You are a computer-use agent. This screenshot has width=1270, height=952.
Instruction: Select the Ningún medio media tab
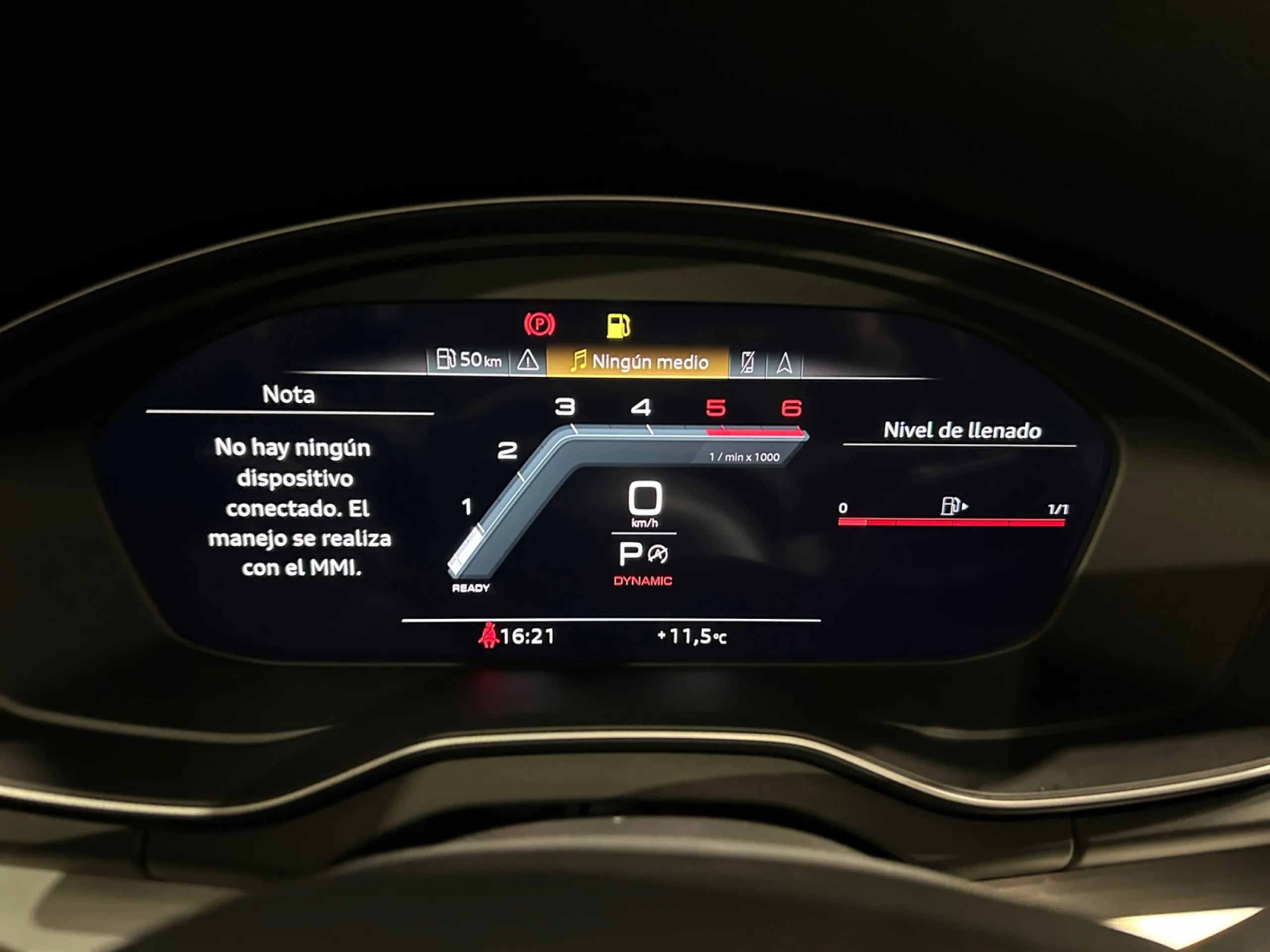tap(638, 361)
